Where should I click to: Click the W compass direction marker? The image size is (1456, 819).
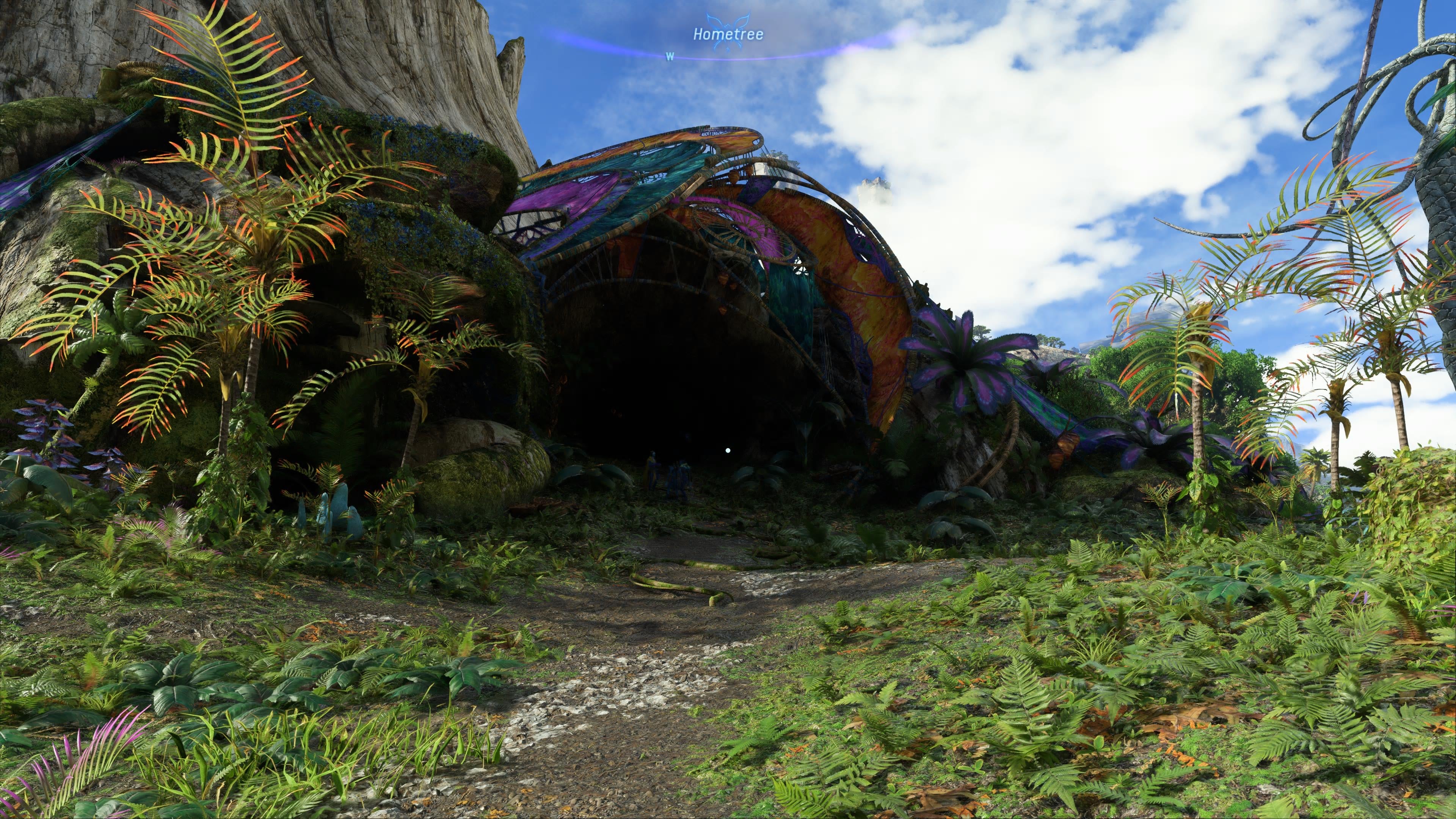coord(669,56)
